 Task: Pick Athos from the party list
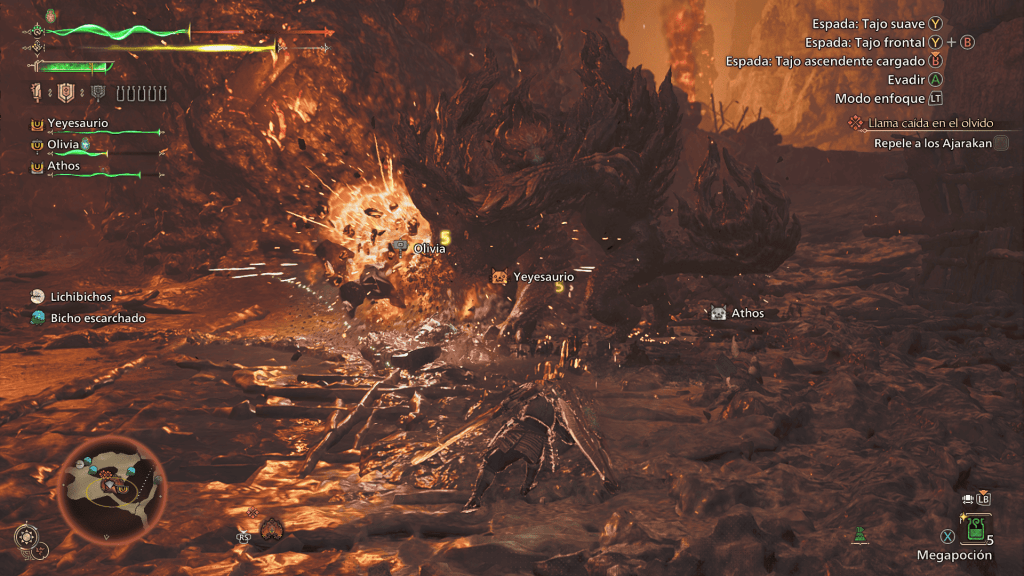(x=63, y=166)
